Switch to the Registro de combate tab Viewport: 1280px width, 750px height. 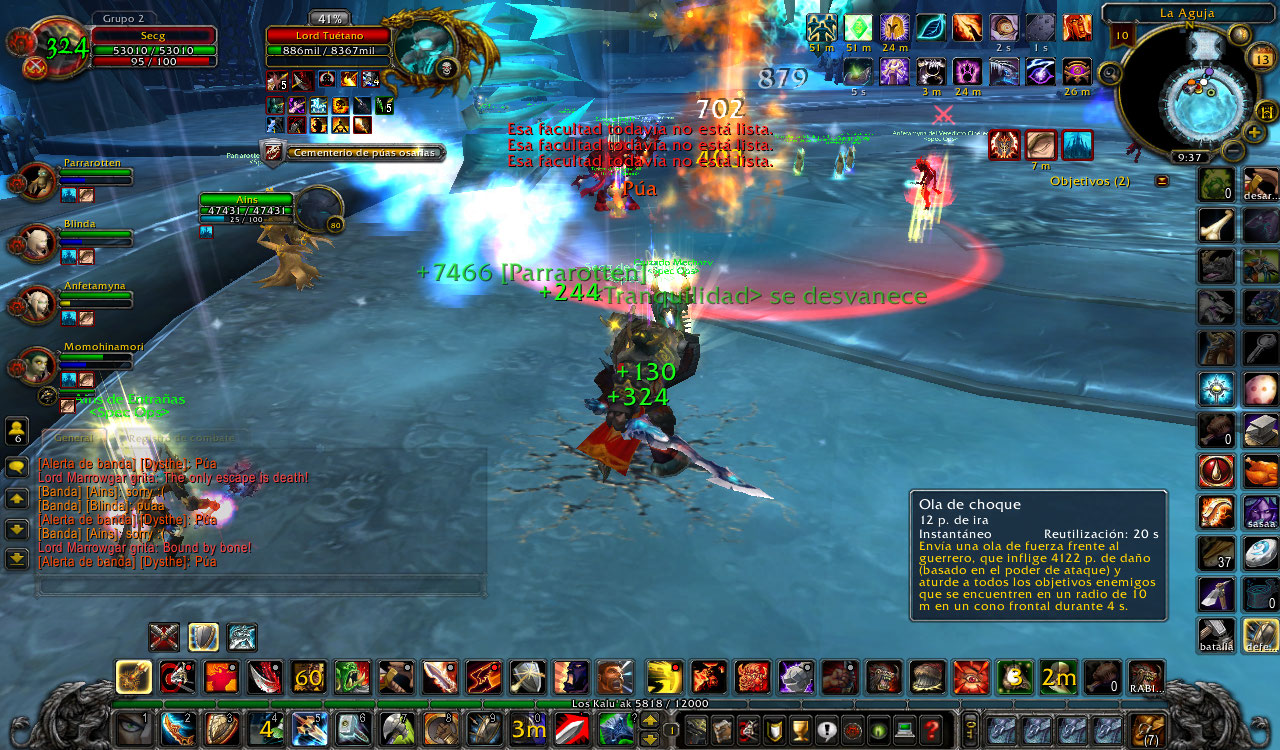[181, 437]
